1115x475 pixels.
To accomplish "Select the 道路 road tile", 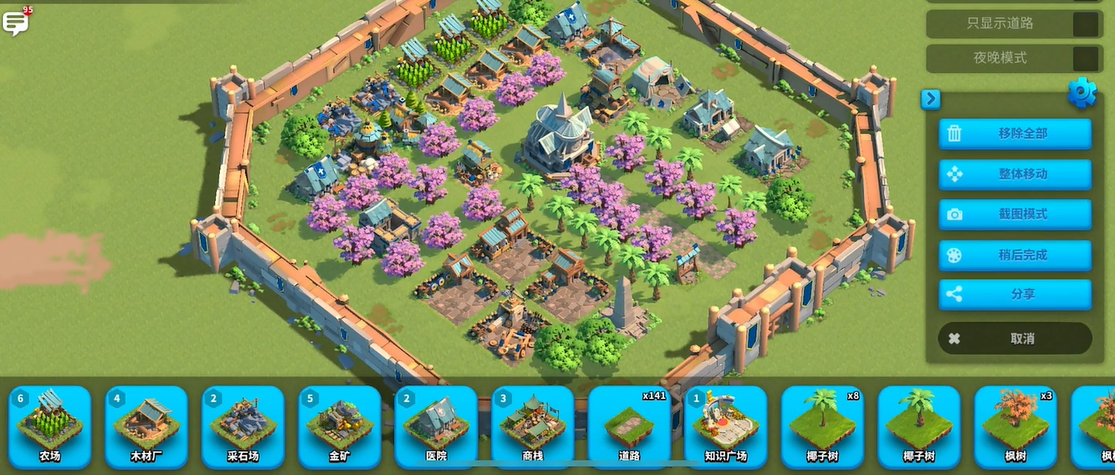I will (x=629, y=427).
